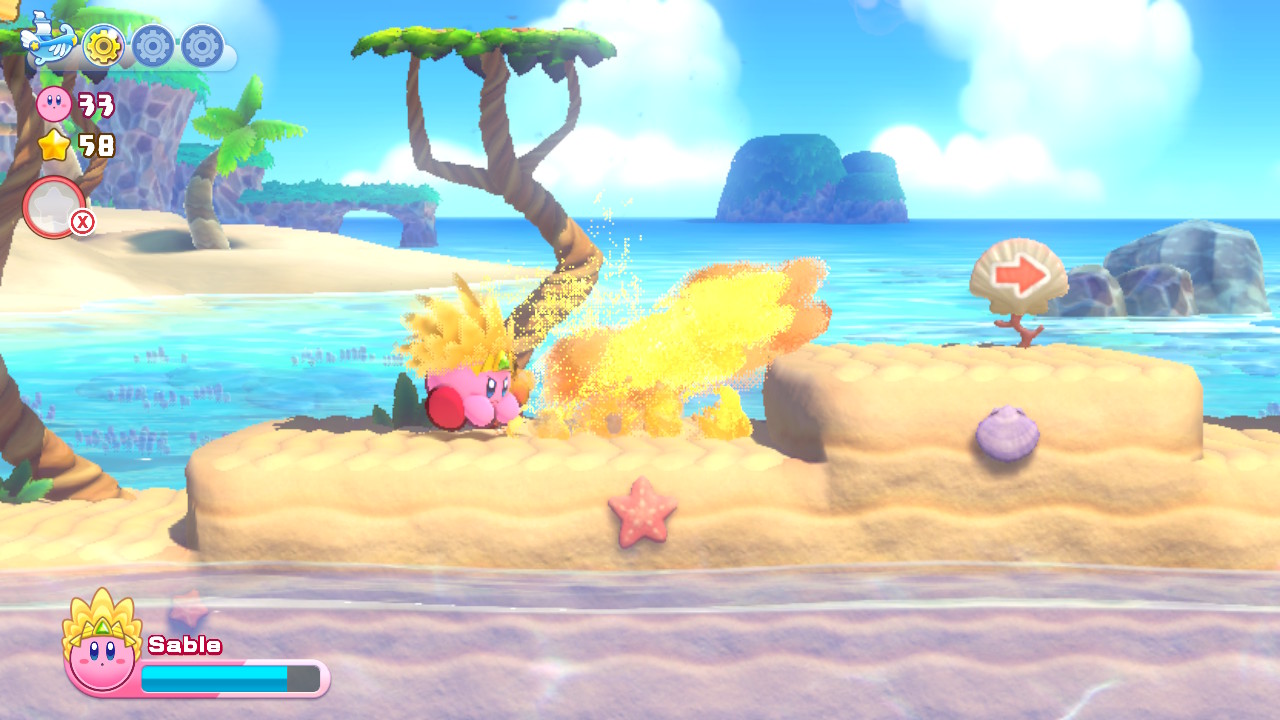This screenshot has height=720, width=1280.
Task: Click the first empty blue gear icon
Action: [x=150, y=44]
